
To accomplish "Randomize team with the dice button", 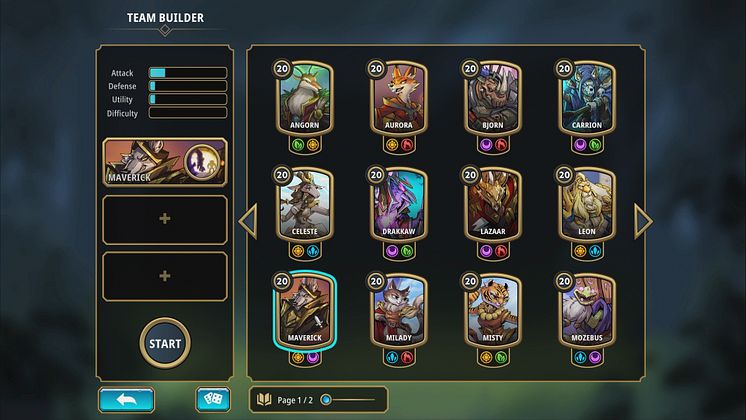I will tap(212, 400).
